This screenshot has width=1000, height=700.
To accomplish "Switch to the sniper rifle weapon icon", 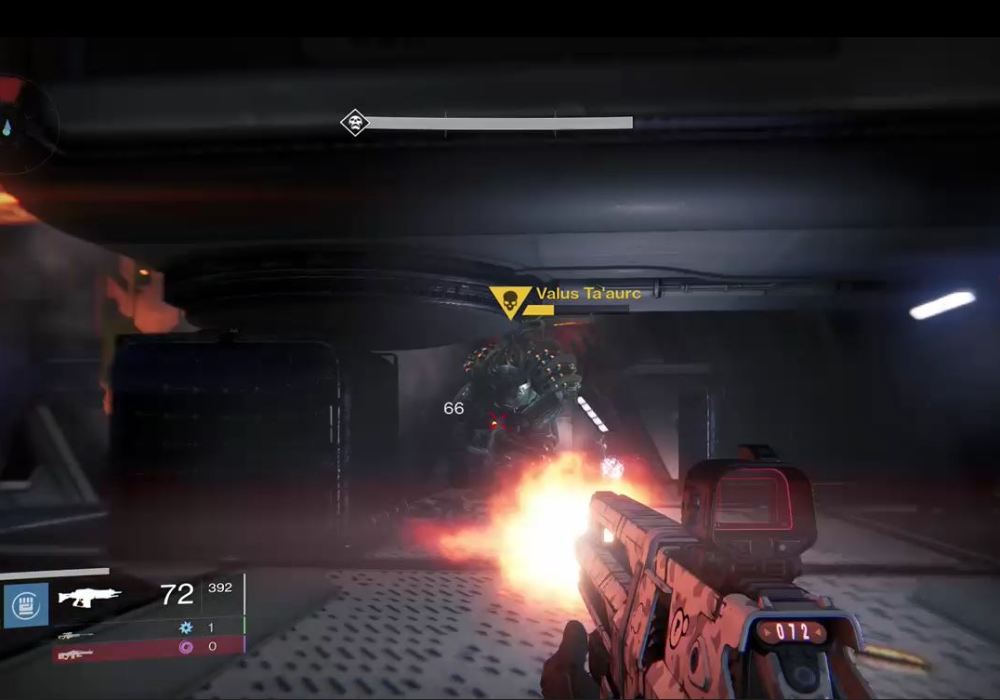I will [x=76, y=635].
